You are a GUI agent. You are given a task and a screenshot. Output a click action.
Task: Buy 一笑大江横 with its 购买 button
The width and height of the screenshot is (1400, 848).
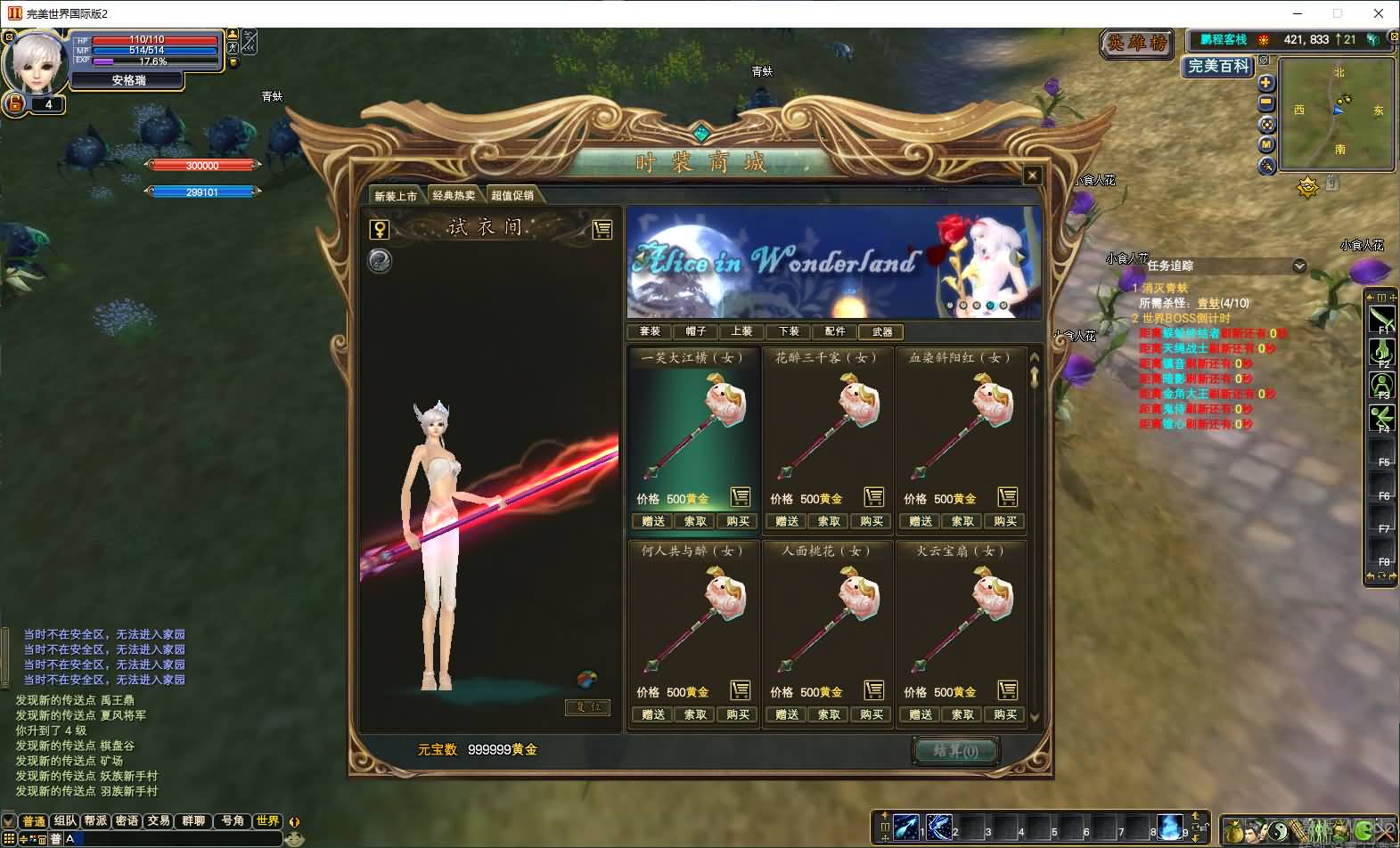point(738,521)
